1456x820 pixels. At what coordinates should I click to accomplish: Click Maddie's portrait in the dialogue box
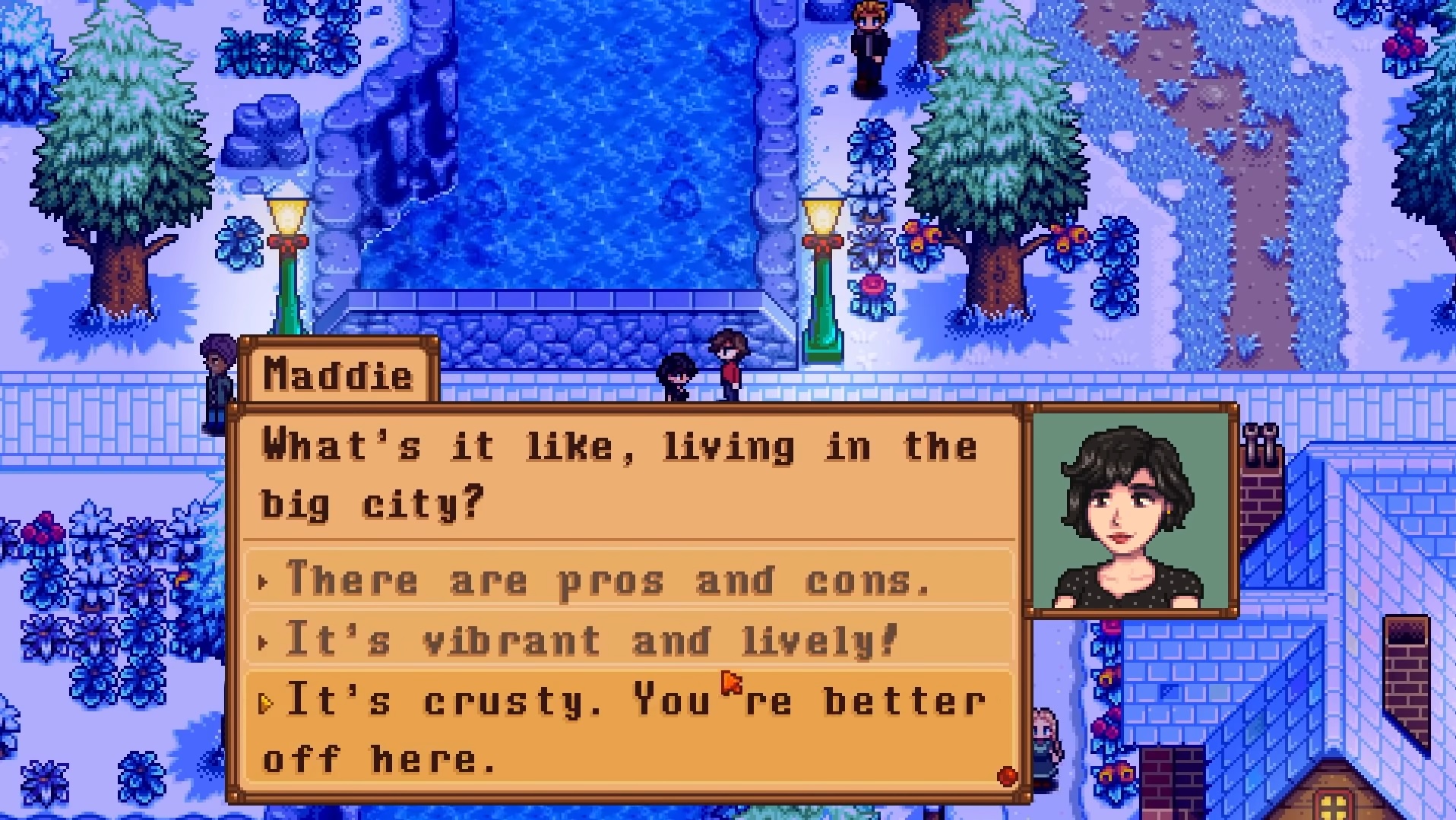click(x=1128, y=509)
